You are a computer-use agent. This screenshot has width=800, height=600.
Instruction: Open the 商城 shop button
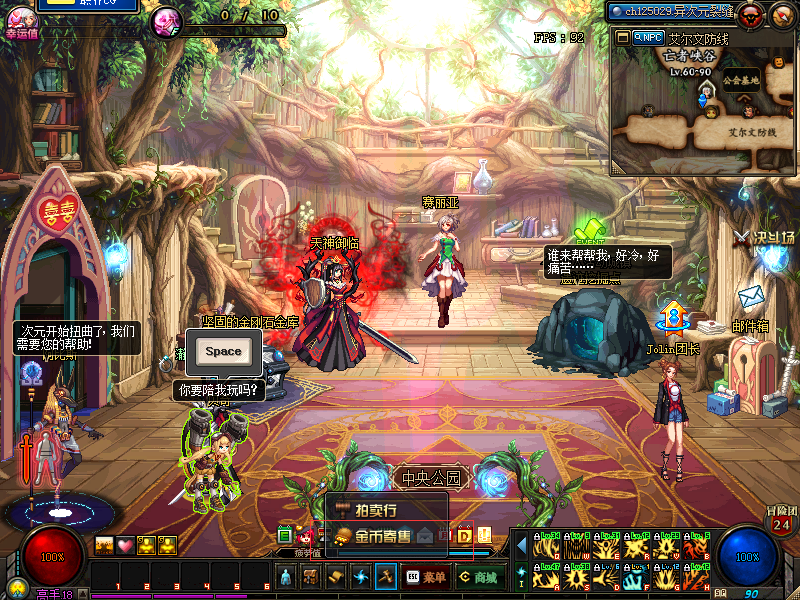pos(478,577)
